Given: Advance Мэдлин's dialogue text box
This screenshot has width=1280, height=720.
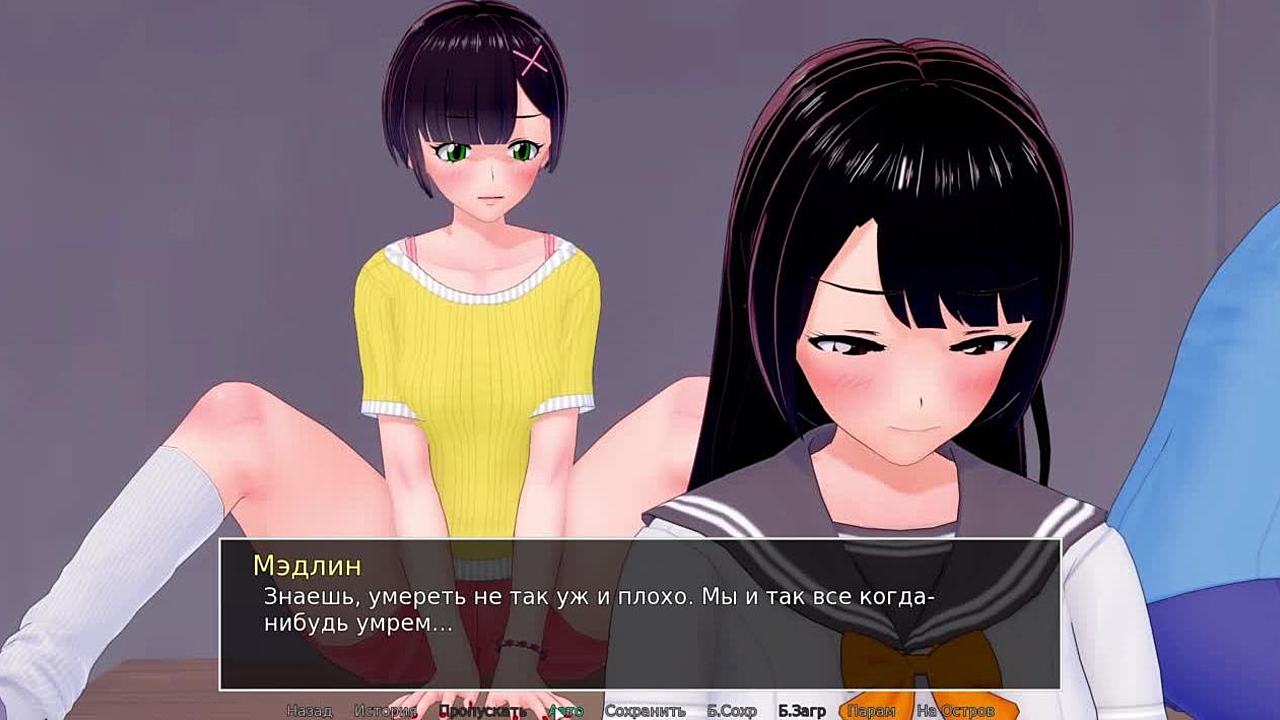Looking at the screenshot, I should pyautogui.click(x=640, y=613).
